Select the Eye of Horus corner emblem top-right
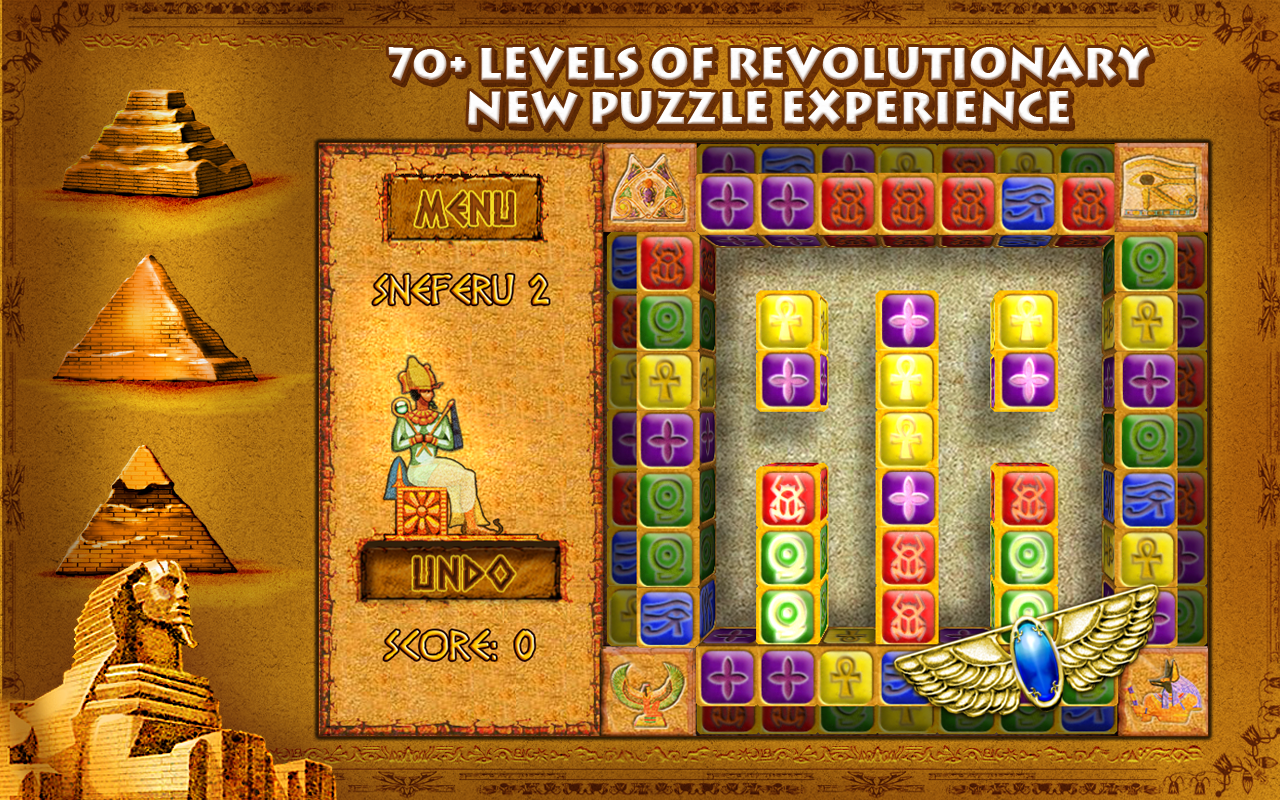The width and height of the screenshot is (1280, 800). pyautogui.click(x=1163, y=187)
